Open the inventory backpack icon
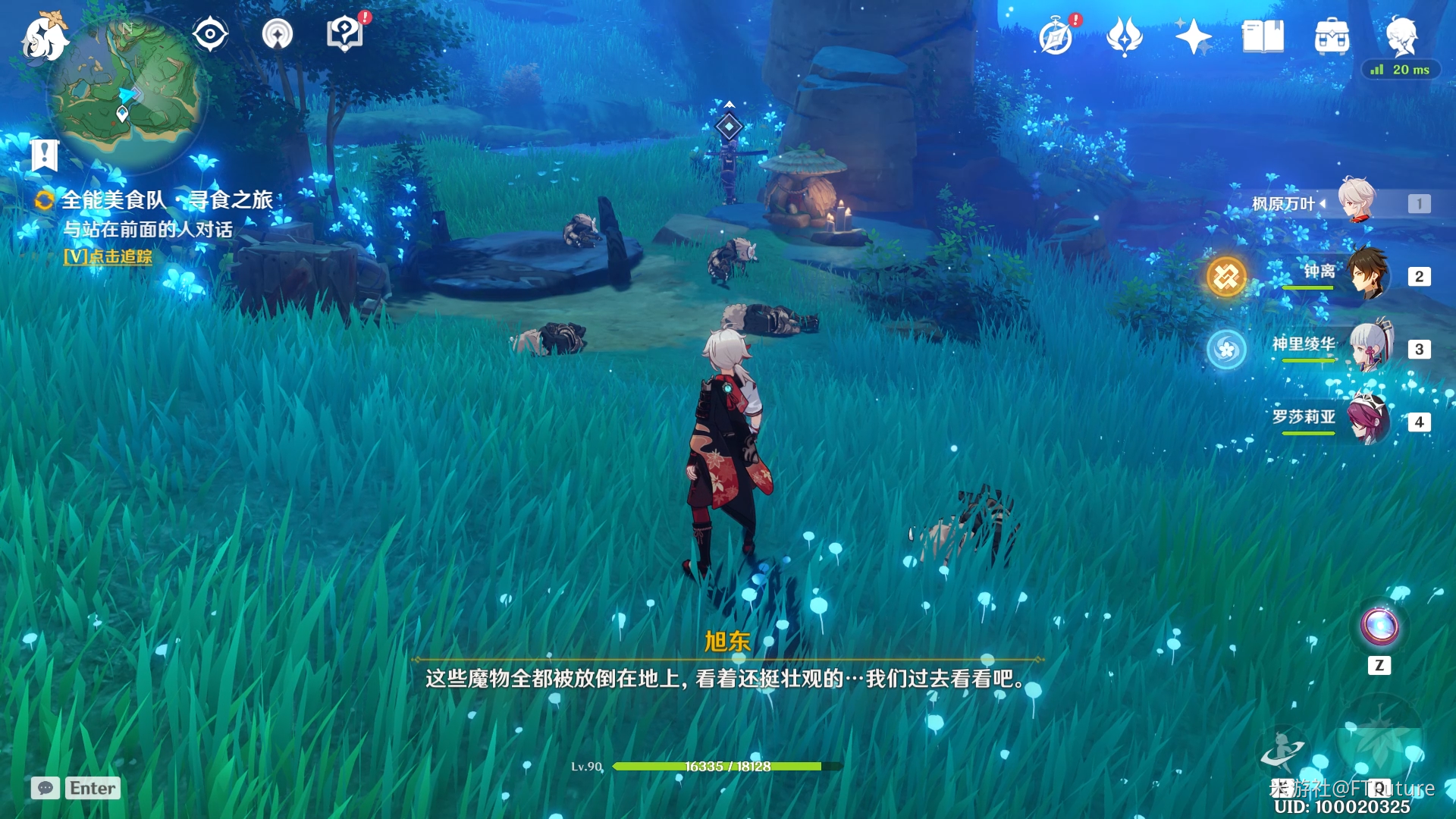 1332,36
